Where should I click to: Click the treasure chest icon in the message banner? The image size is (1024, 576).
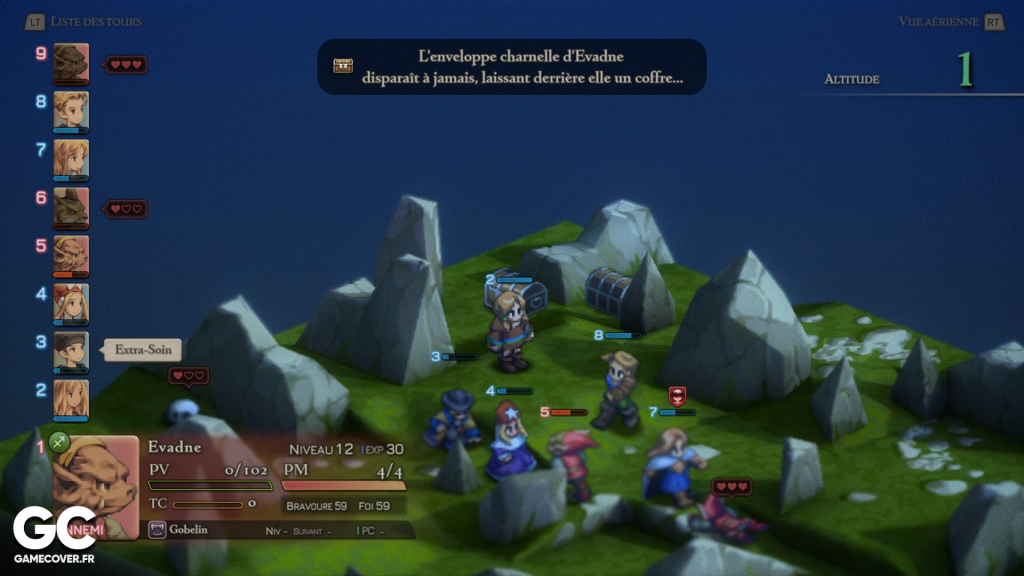[x=343, y=66]
